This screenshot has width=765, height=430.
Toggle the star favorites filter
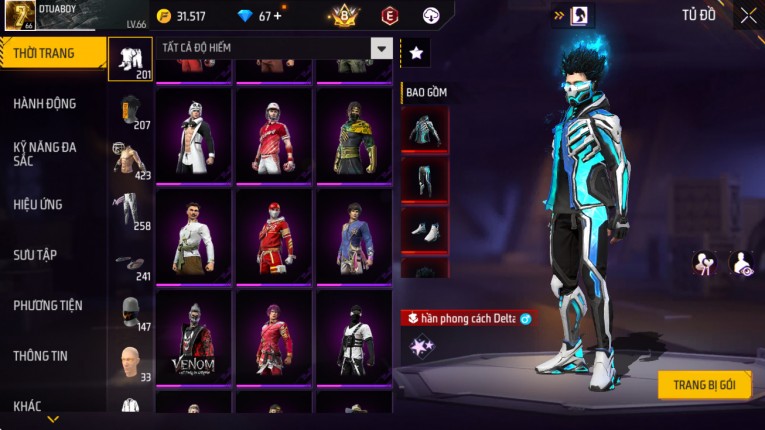[x=415, y=53]
